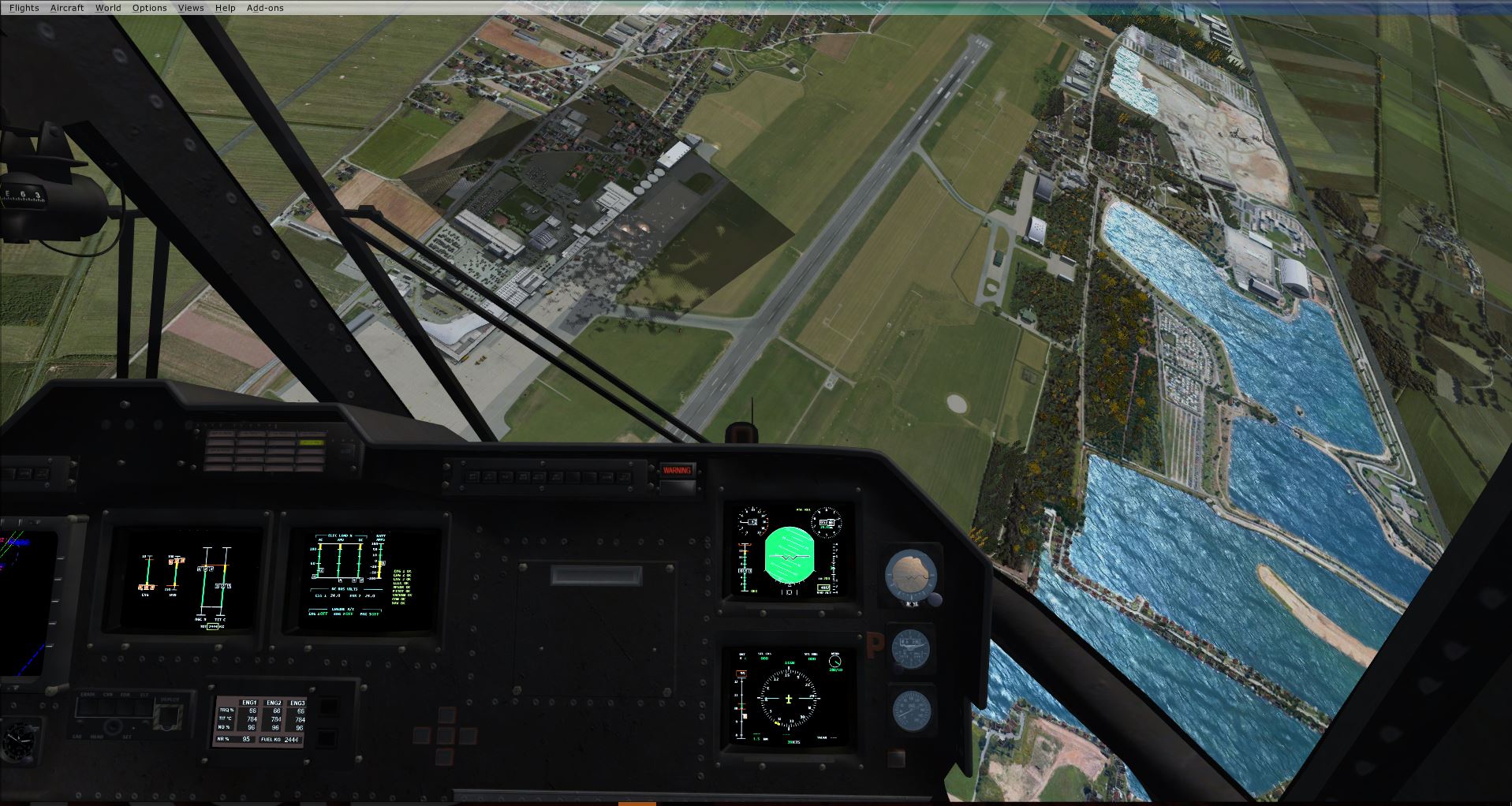Screen dimensions: 1512x806
Task: Open the Aircraft menu
Action: pyautogui.click(x=67, y=8)
